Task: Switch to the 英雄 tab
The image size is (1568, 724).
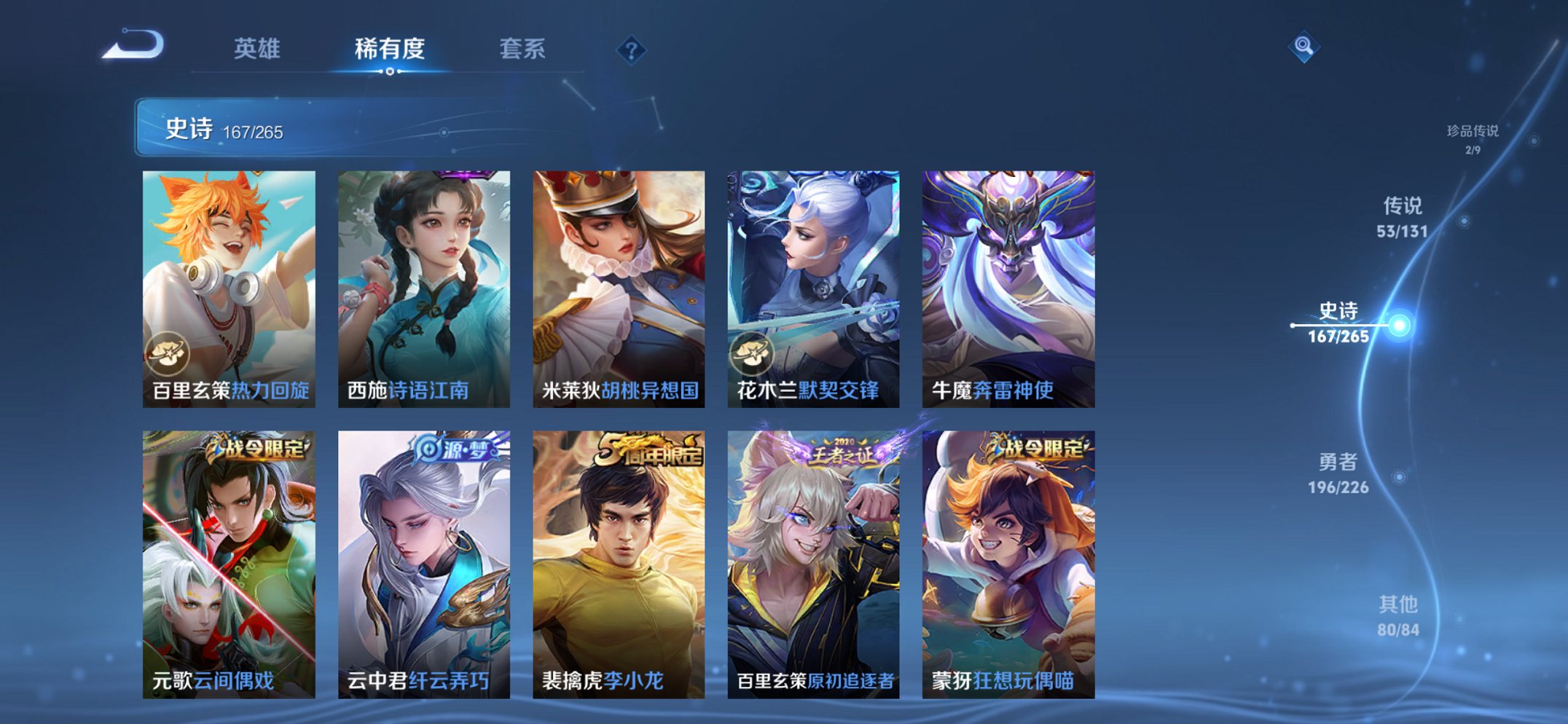Action: point(258,50)
